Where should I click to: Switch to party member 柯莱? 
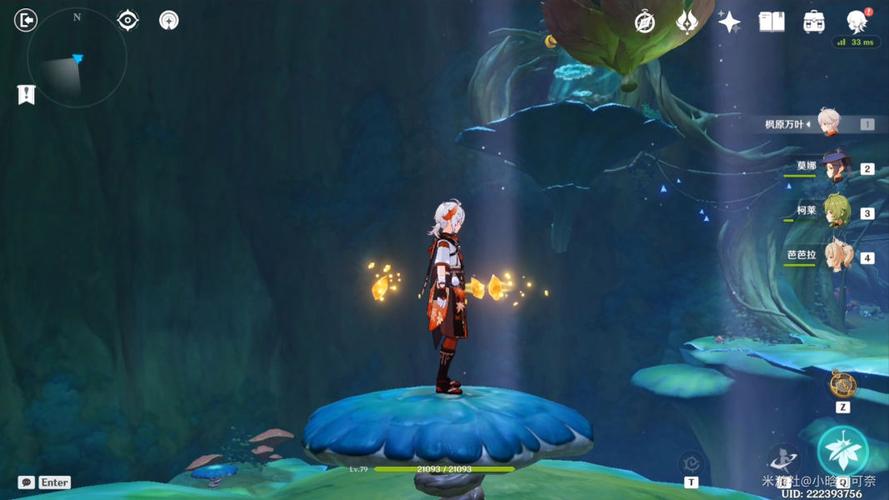click(835, 211)
